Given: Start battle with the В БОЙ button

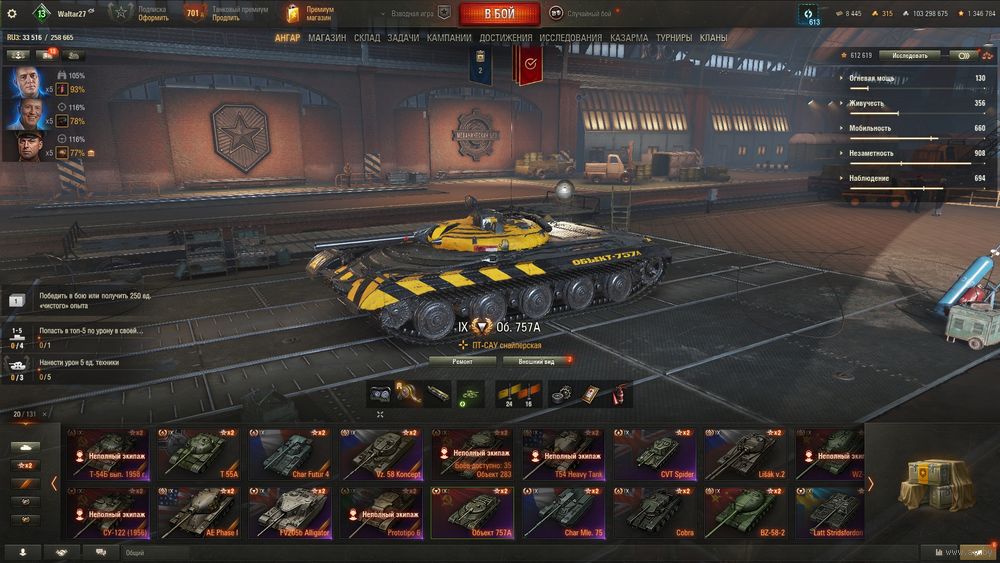Looking at the screenshot, I should pyautogui.click(x=499, y=14).
